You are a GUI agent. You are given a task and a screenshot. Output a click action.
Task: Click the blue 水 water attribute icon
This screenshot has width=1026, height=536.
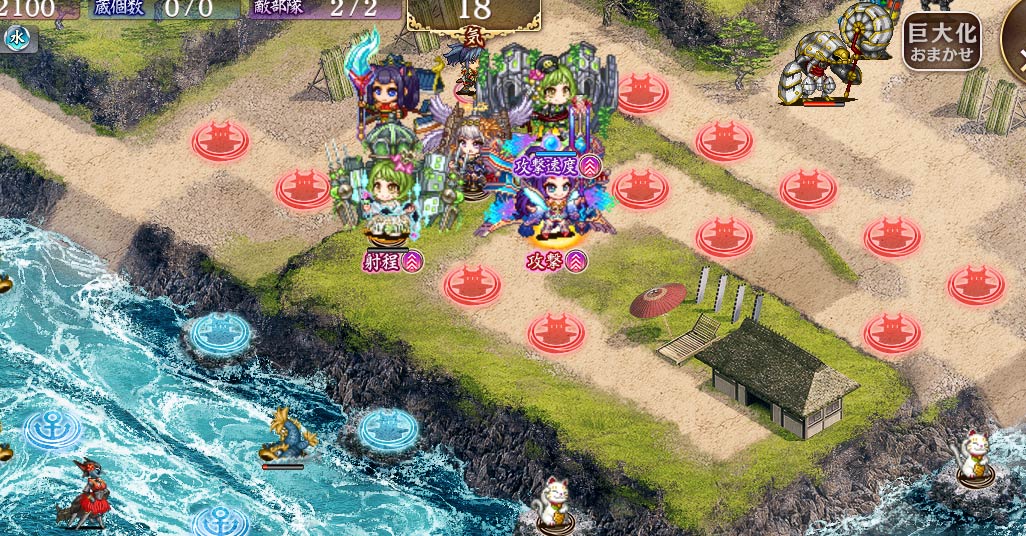coord(18,39)
